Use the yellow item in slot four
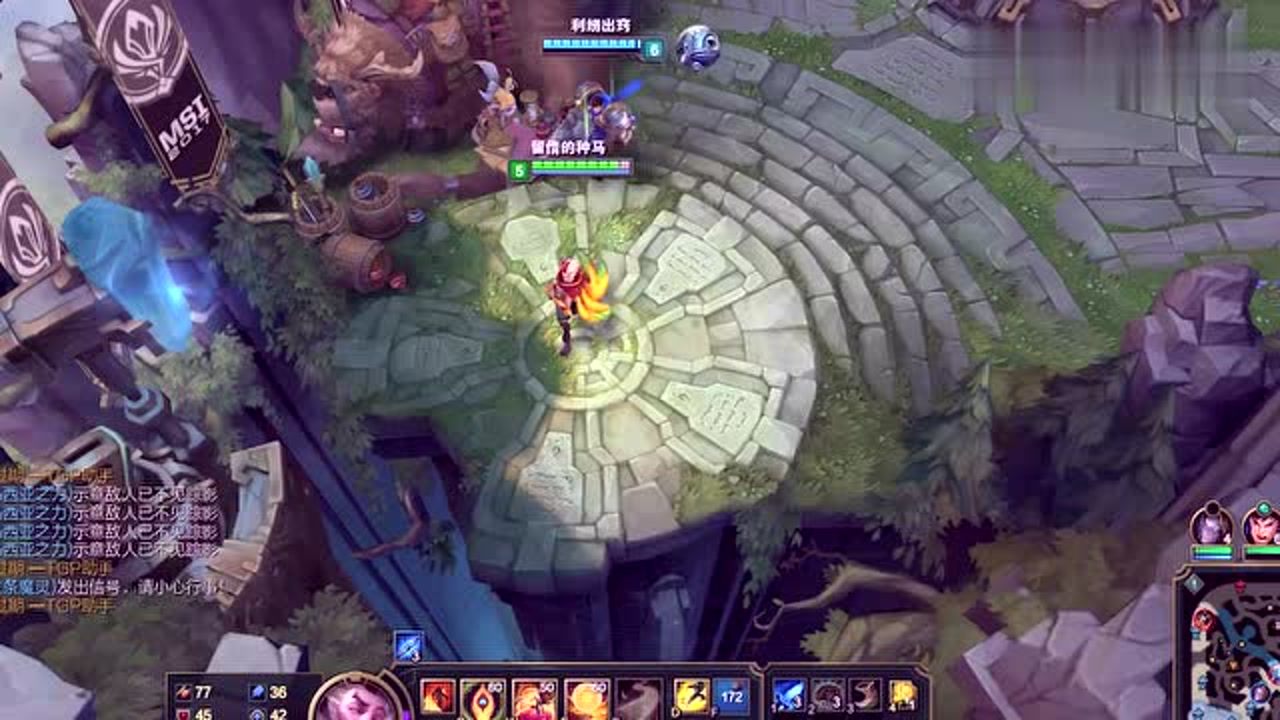1280x720 pixels. tap(904, 695)
